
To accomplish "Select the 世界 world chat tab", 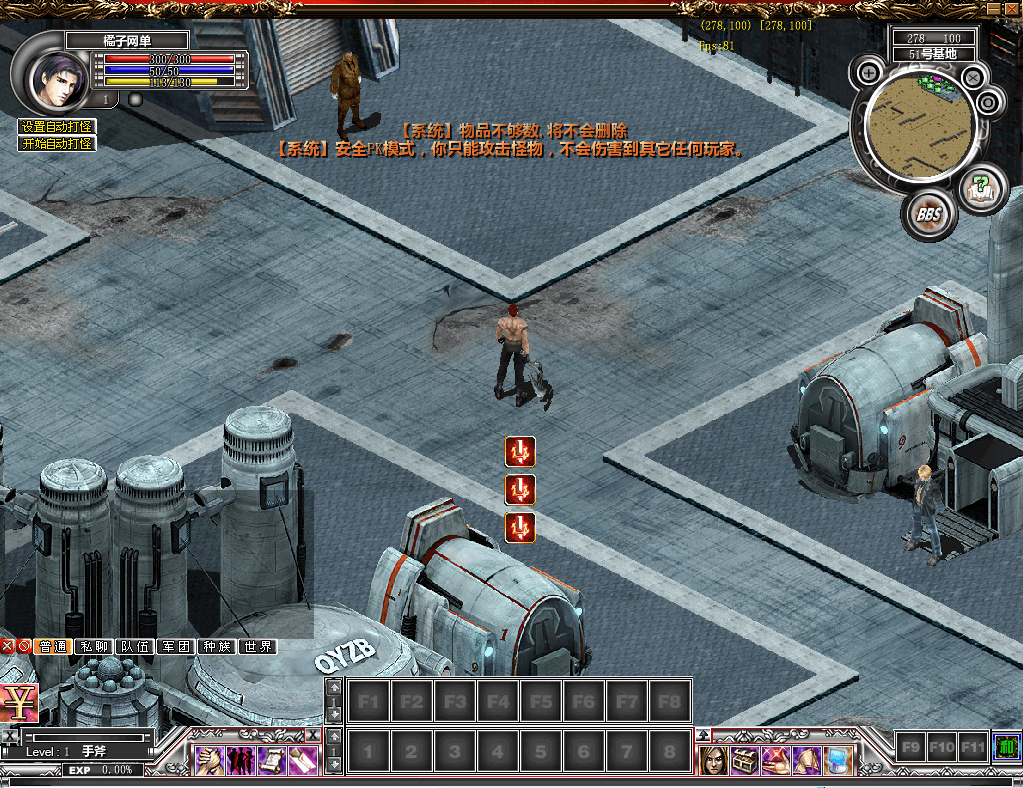I will (257, 647).
